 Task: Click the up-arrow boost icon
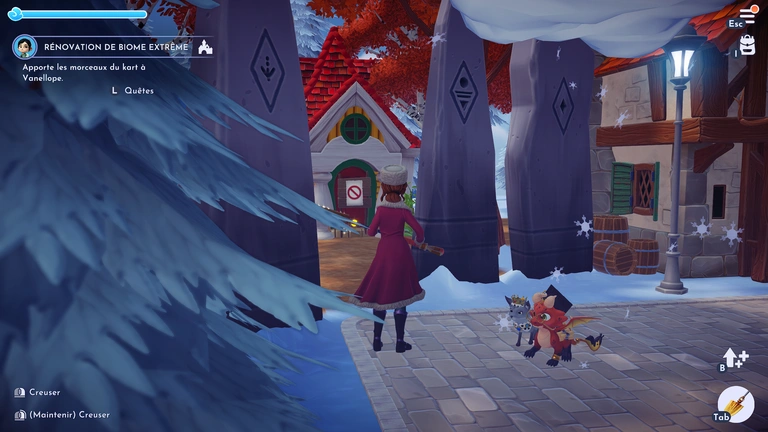[735, 358]
